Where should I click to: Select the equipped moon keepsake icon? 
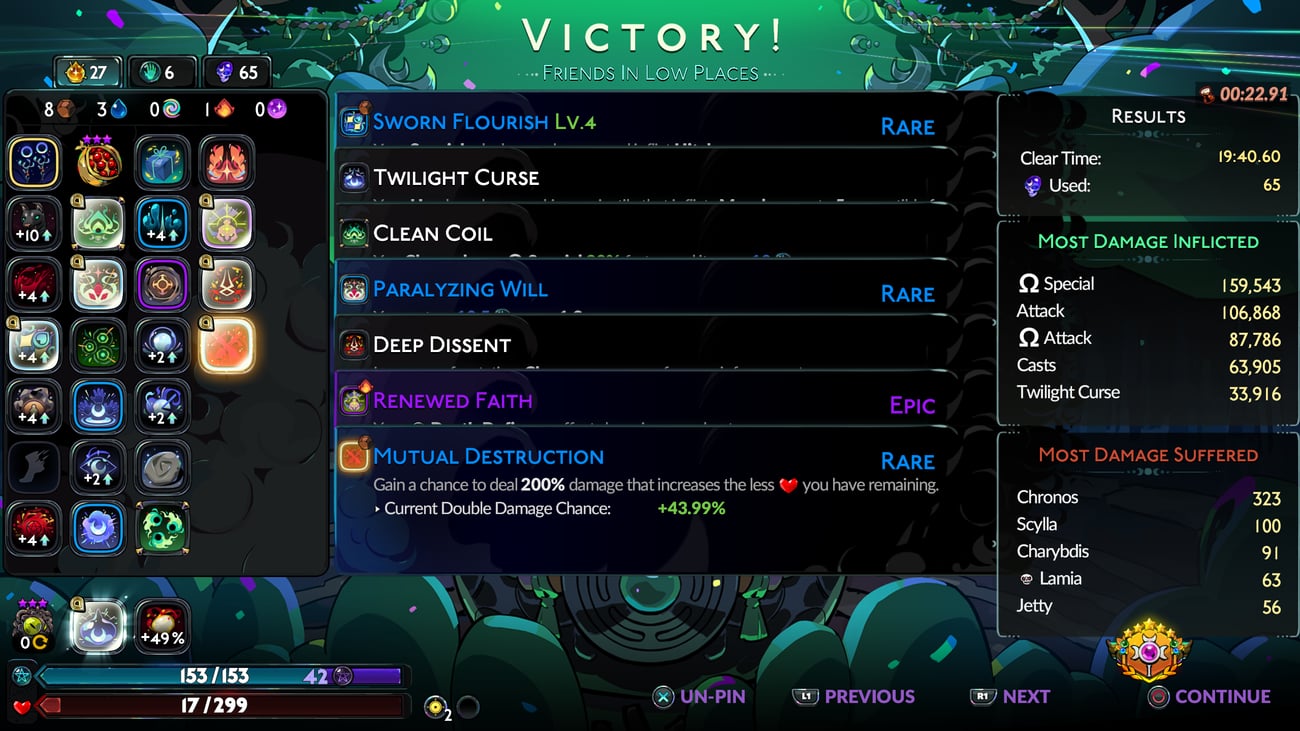click(97, 625)
